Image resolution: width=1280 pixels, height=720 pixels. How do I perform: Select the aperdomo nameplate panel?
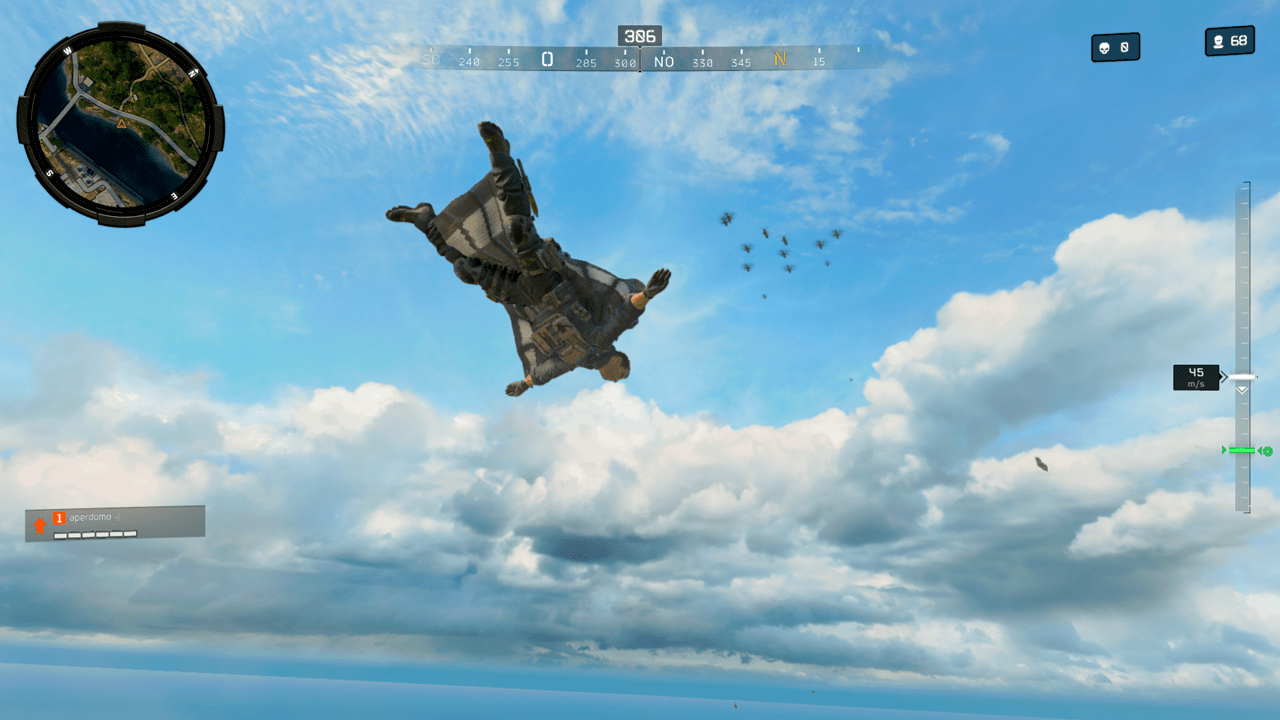click(115, 521)
